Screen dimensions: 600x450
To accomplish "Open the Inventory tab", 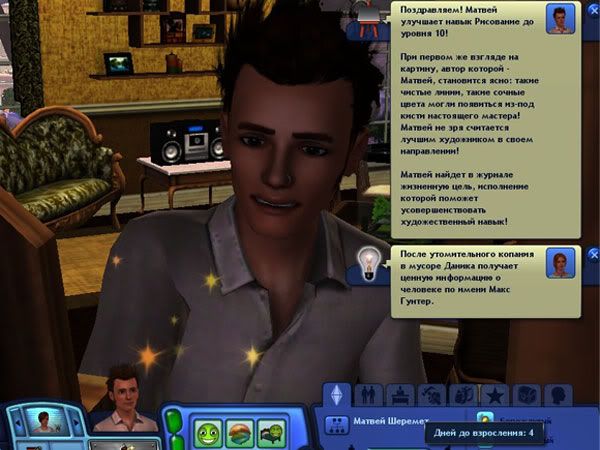I will 525,394.
